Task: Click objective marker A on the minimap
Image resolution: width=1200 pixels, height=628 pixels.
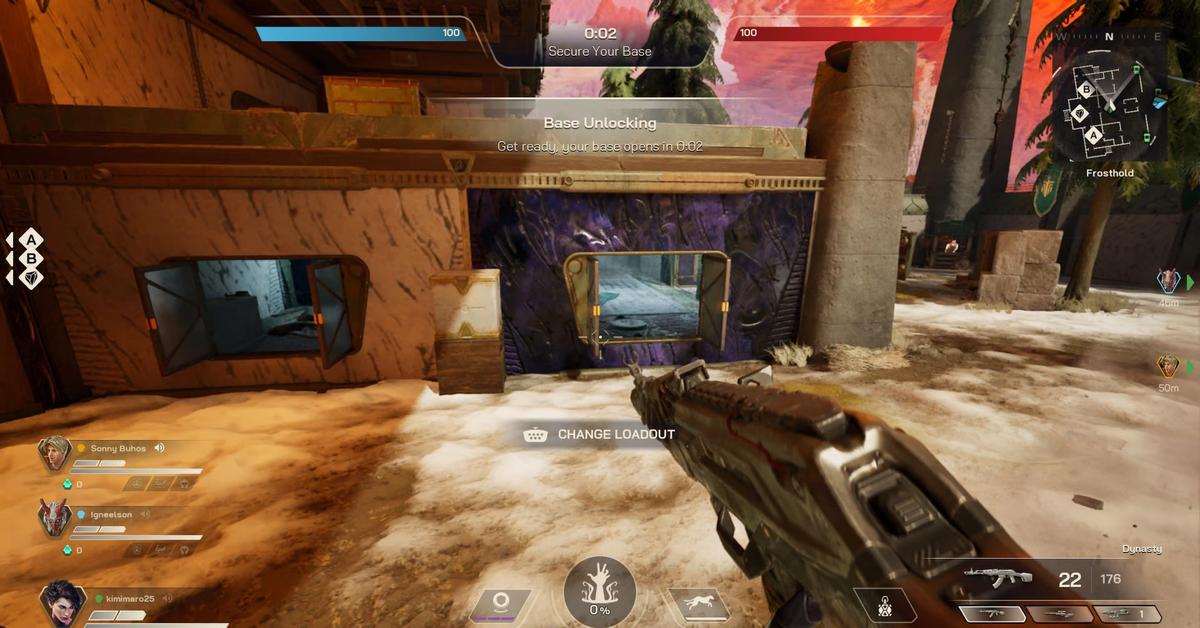Action: (x=1094, y=135)
